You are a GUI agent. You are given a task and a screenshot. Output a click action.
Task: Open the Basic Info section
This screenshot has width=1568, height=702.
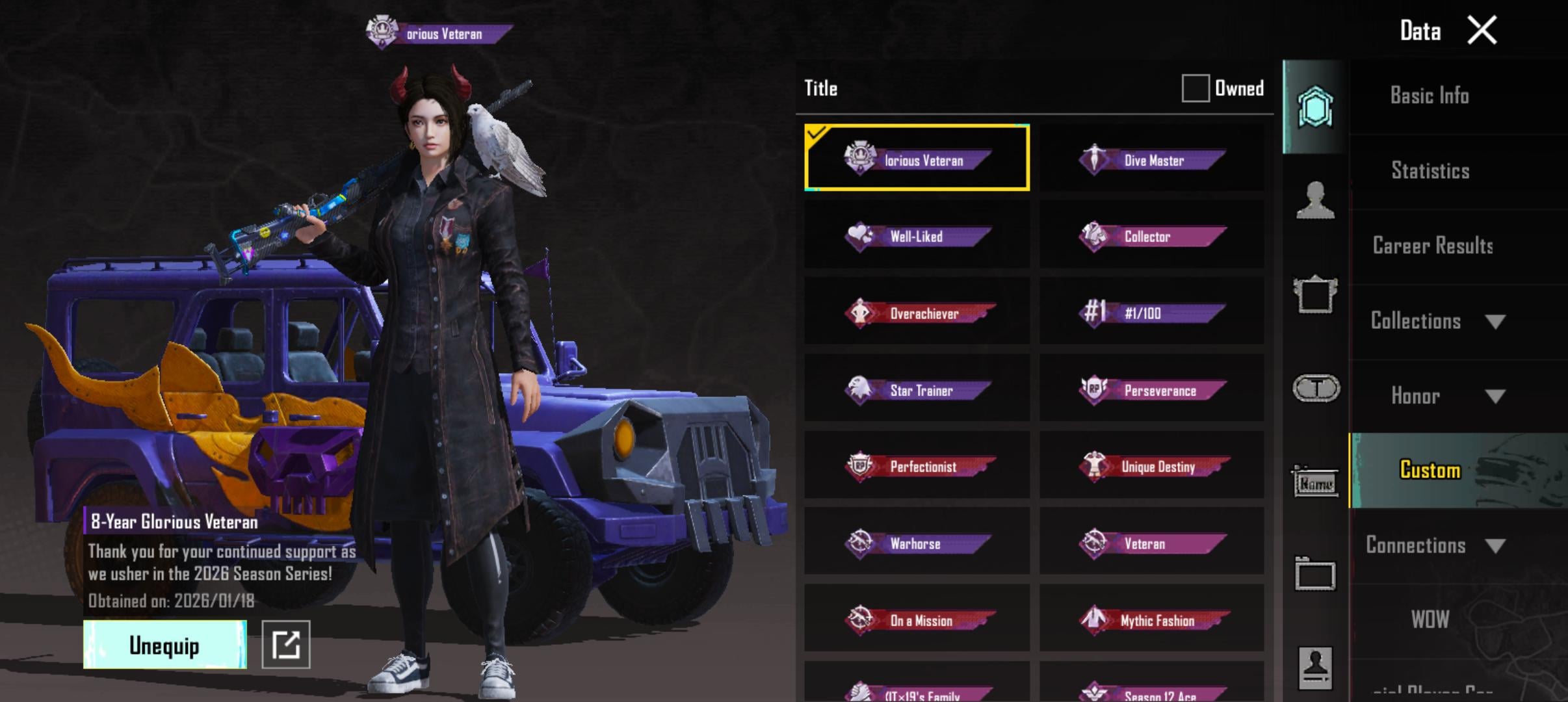1430,96
